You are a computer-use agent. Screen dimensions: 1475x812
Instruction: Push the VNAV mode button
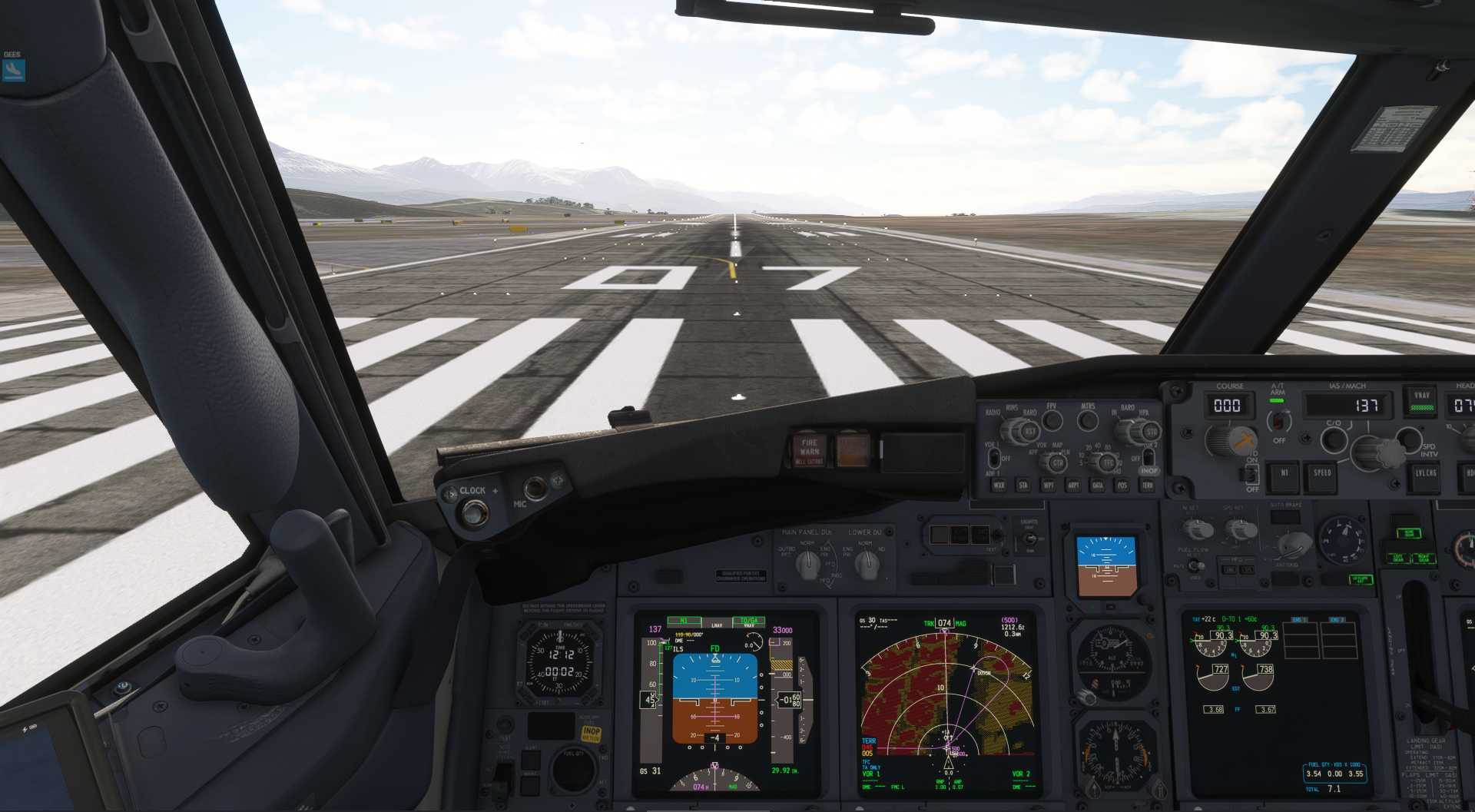(1422, 401)
